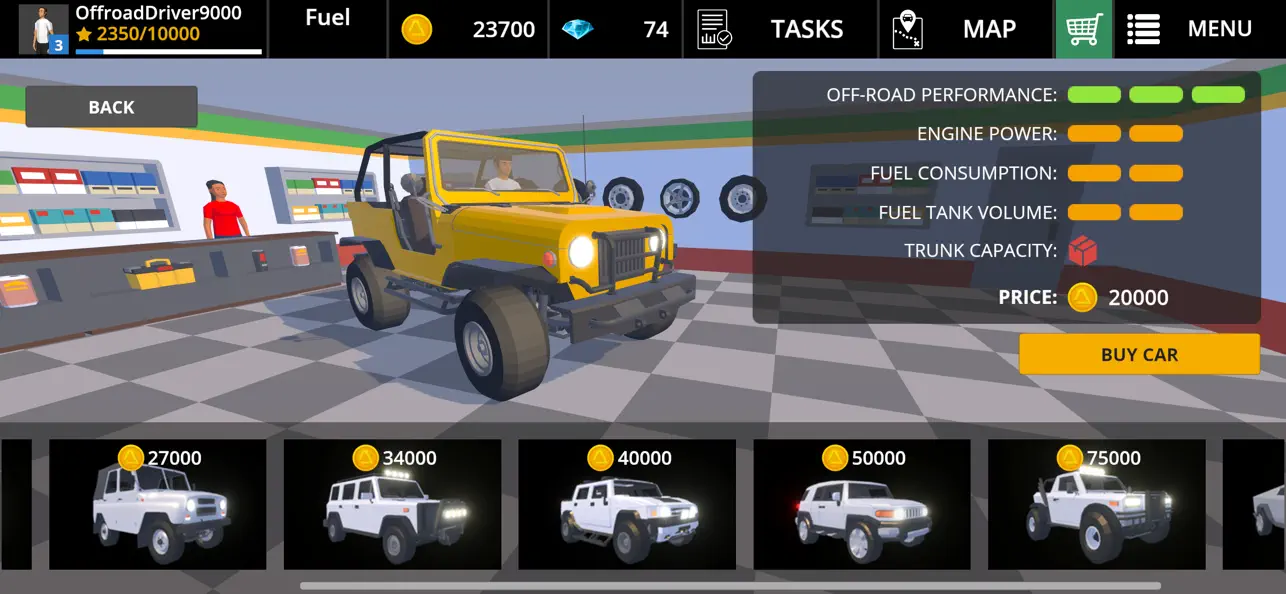
Task: Select the 75000 coin car thumbnail
Action: coord(1096,505)
